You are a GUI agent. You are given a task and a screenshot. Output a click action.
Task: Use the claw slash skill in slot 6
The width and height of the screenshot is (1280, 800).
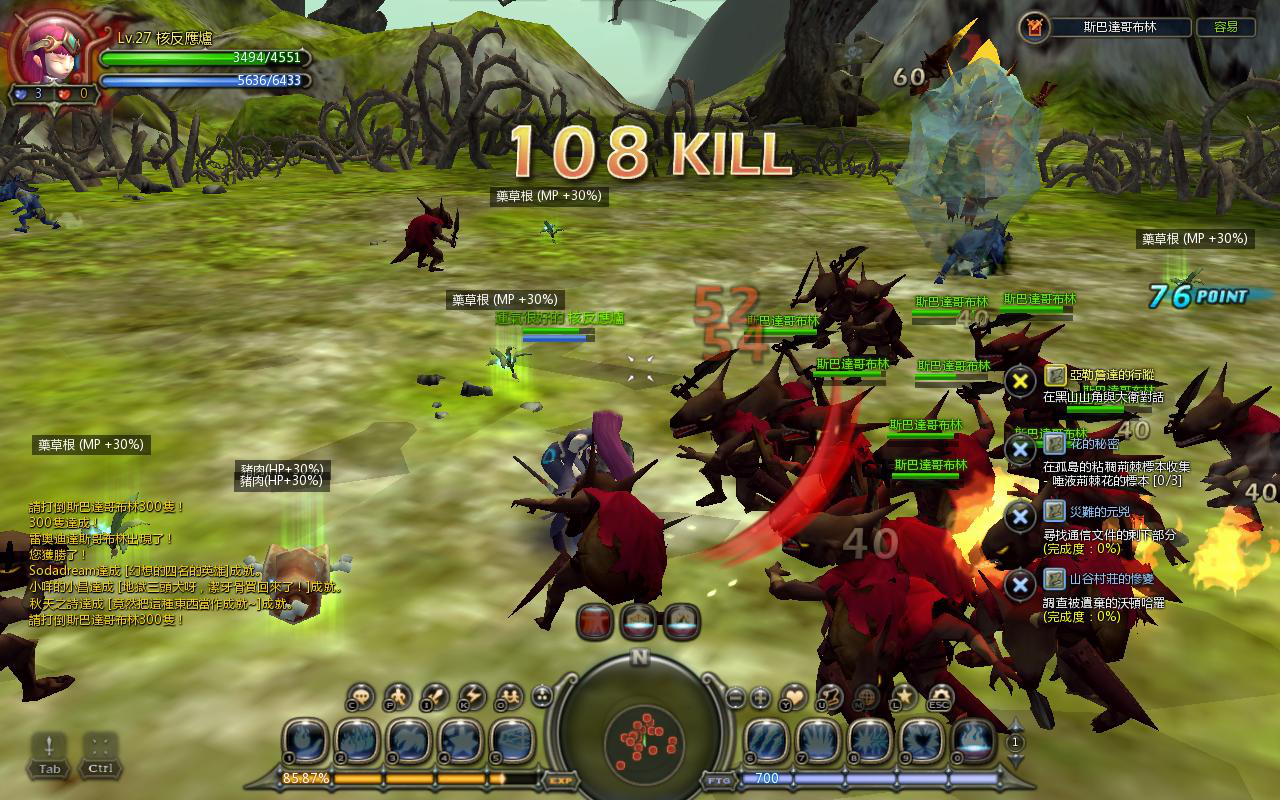(765, 741)
